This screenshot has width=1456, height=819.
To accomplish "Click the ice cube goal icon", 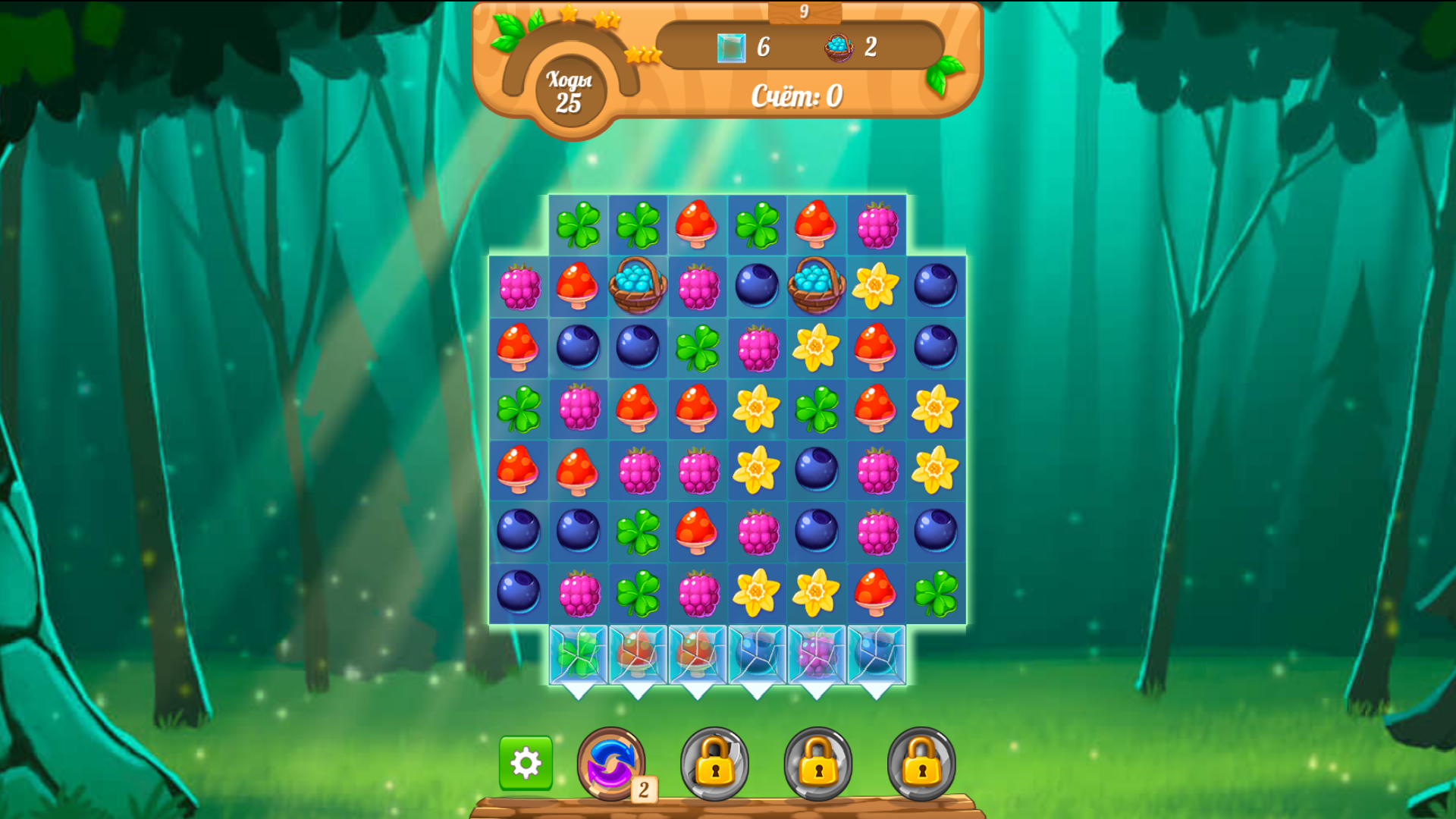I will 730,47.
